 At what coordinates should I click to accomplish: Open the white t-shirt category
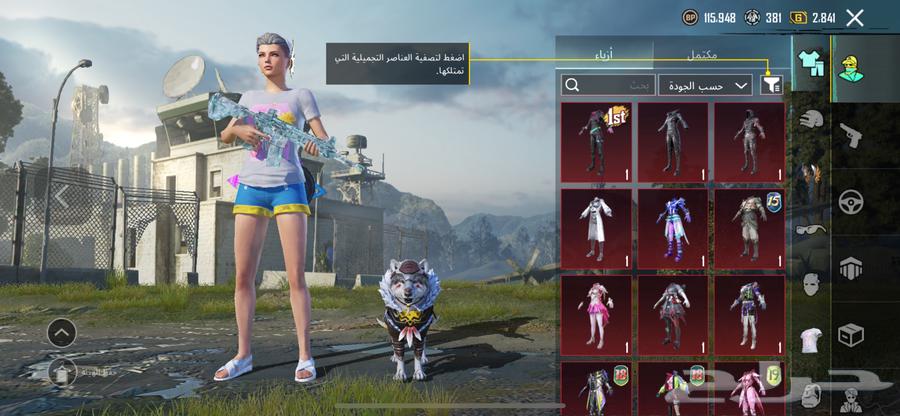tap(810, 340)
